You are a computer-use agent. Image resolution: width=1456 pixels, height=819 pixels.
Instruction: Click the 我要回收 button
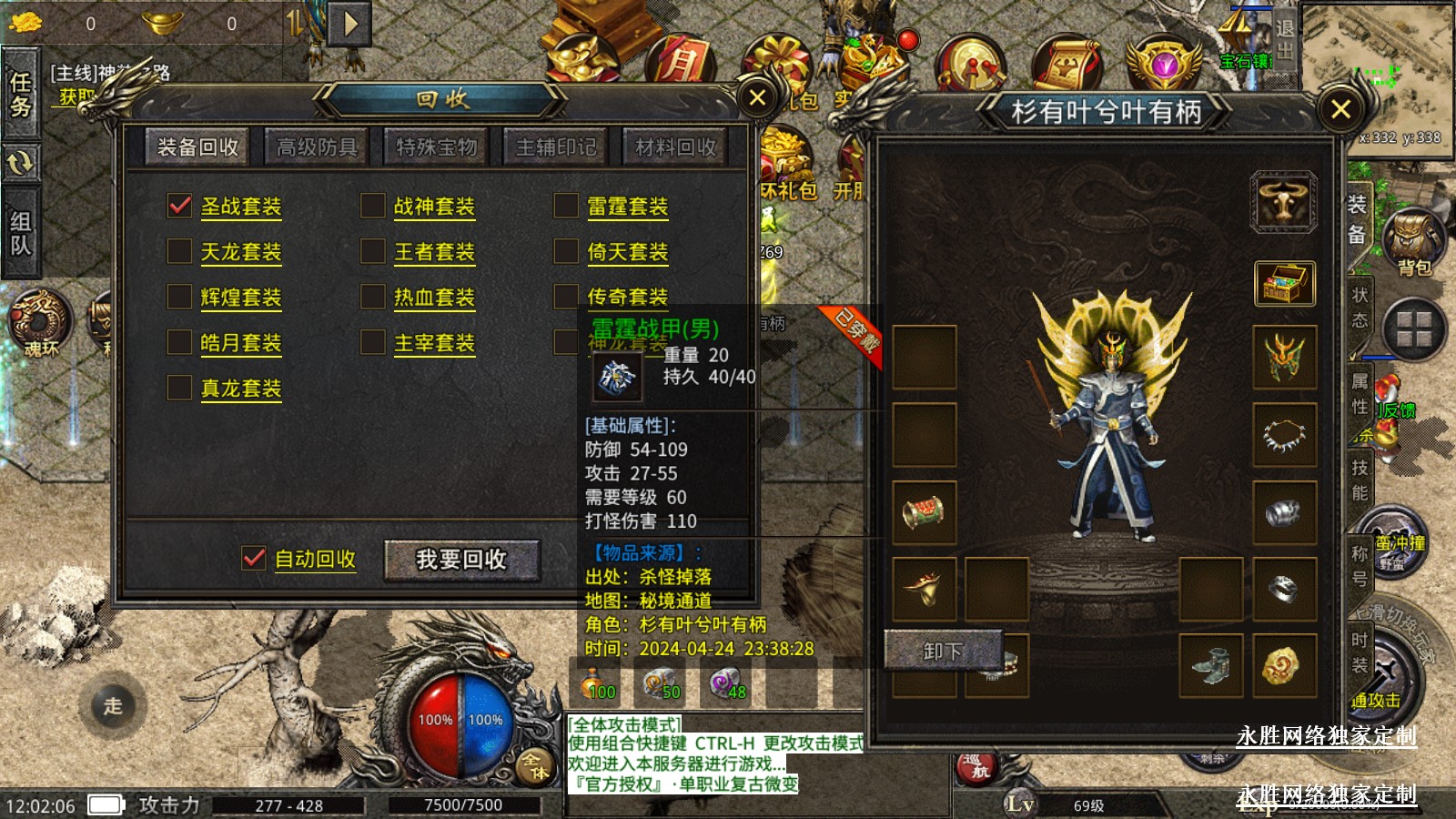pos(461,560)
